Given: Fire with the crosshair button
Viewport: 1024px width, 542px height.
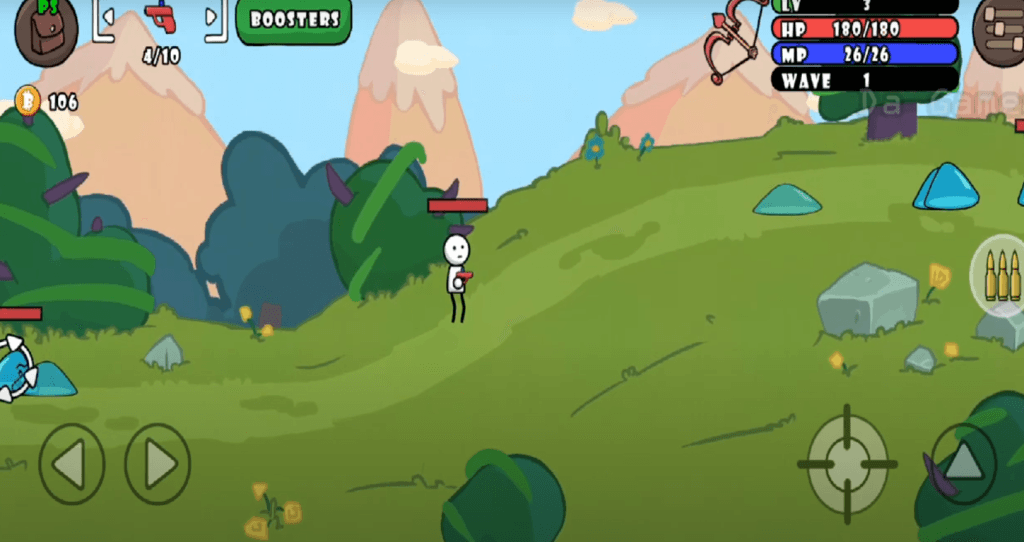Looking at the screenshot, I should tap(846, 464).
